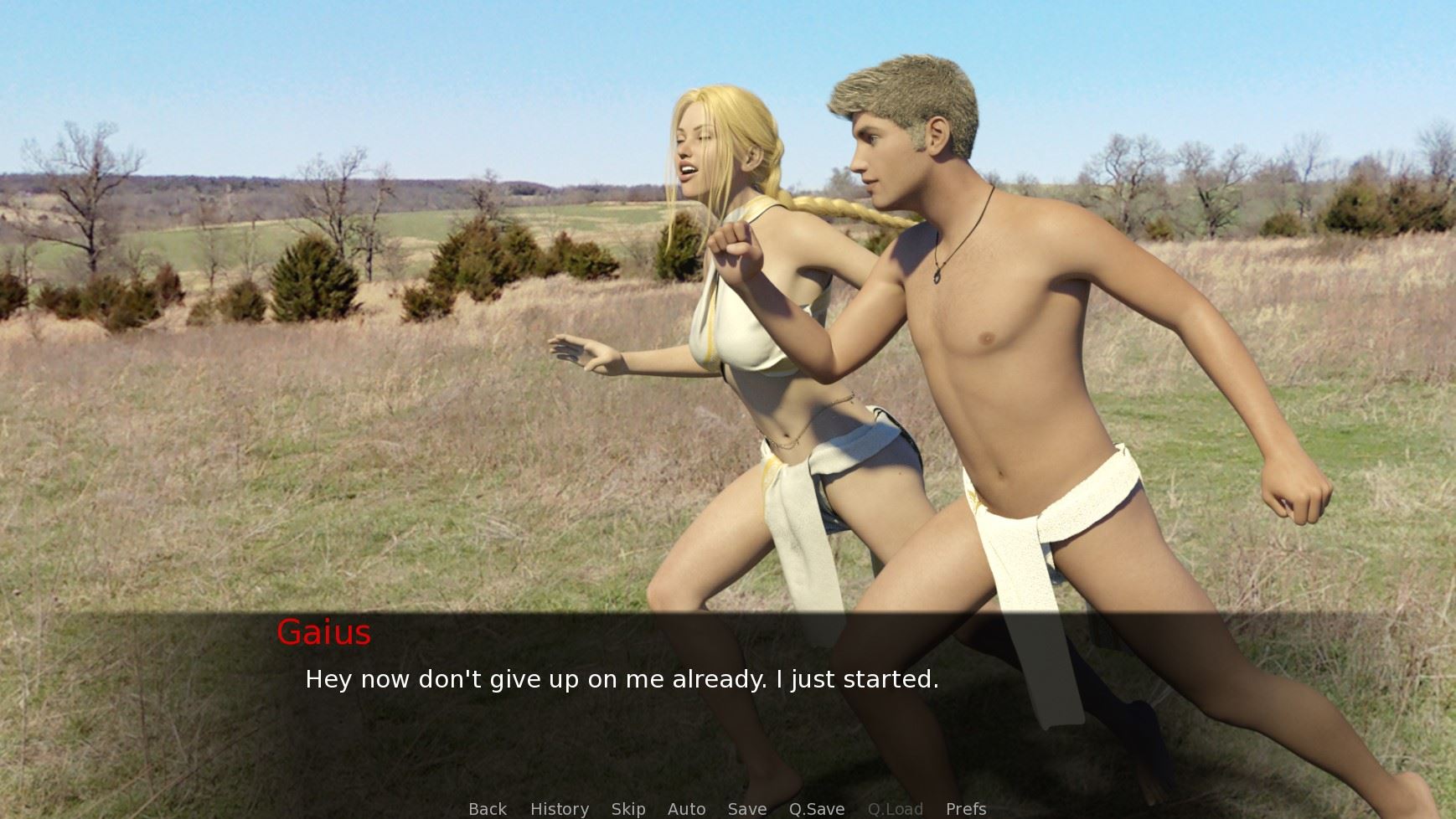Toggle Auto dialogue advance
Viewport: 1456px width, 819px height.
point(686,809)
